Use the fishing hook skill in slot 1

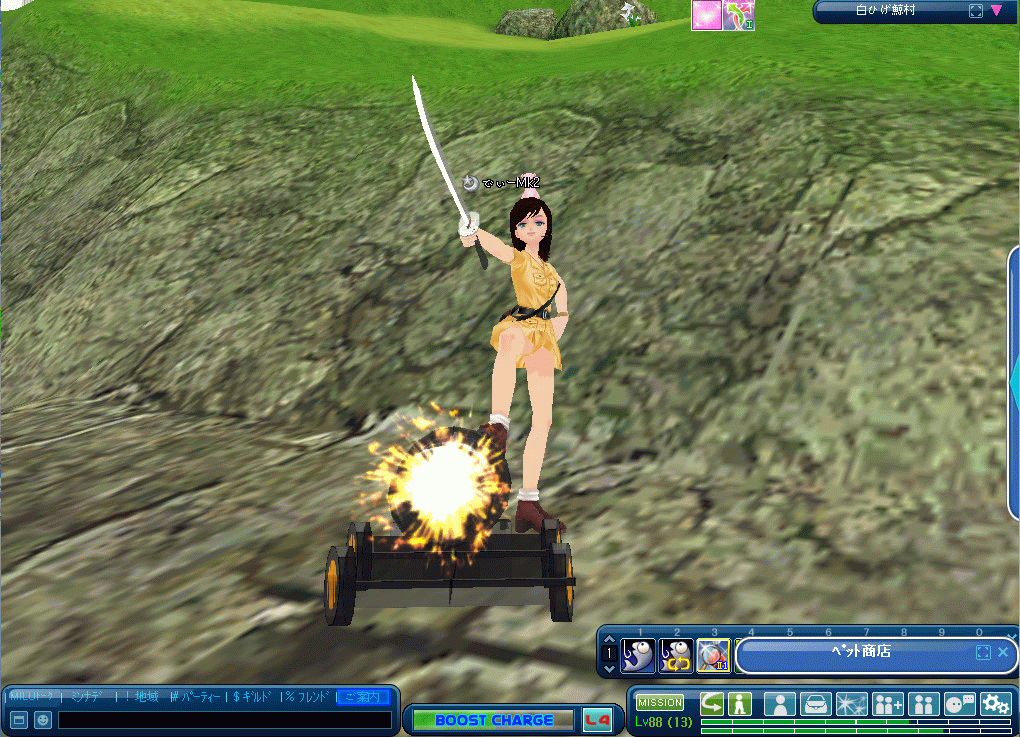tap(638, 656)
